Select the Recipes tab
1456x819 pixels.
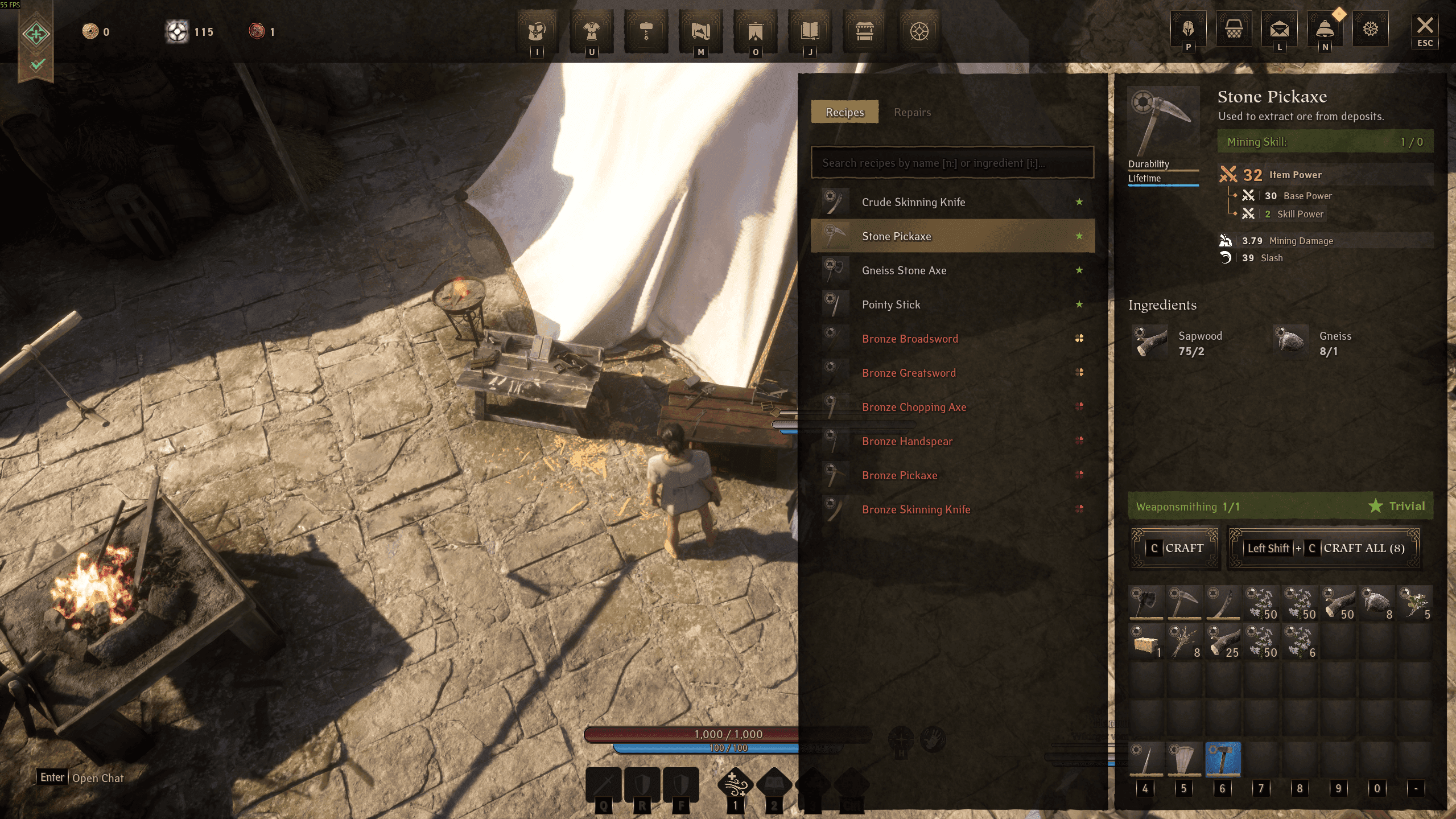pos(844,112)
